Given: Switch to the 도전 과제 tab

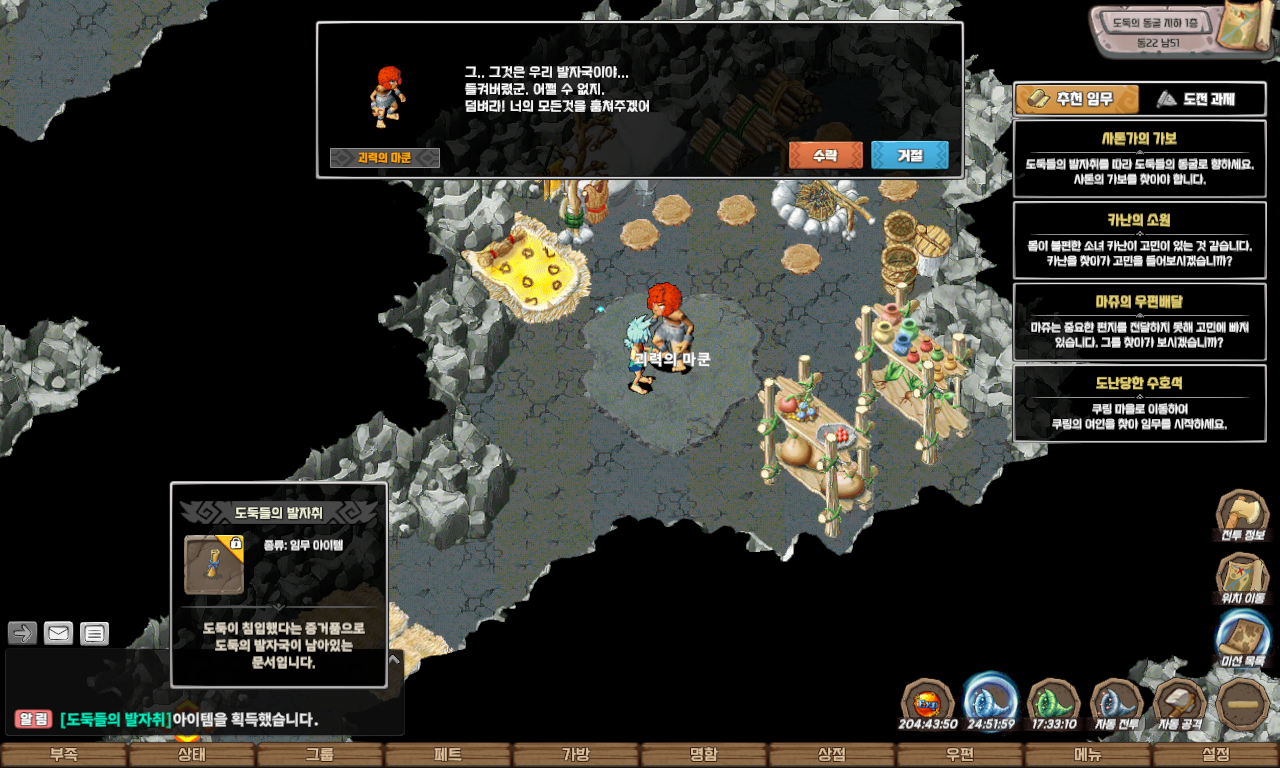Looking at the screenshot, I should point(1195,99).
